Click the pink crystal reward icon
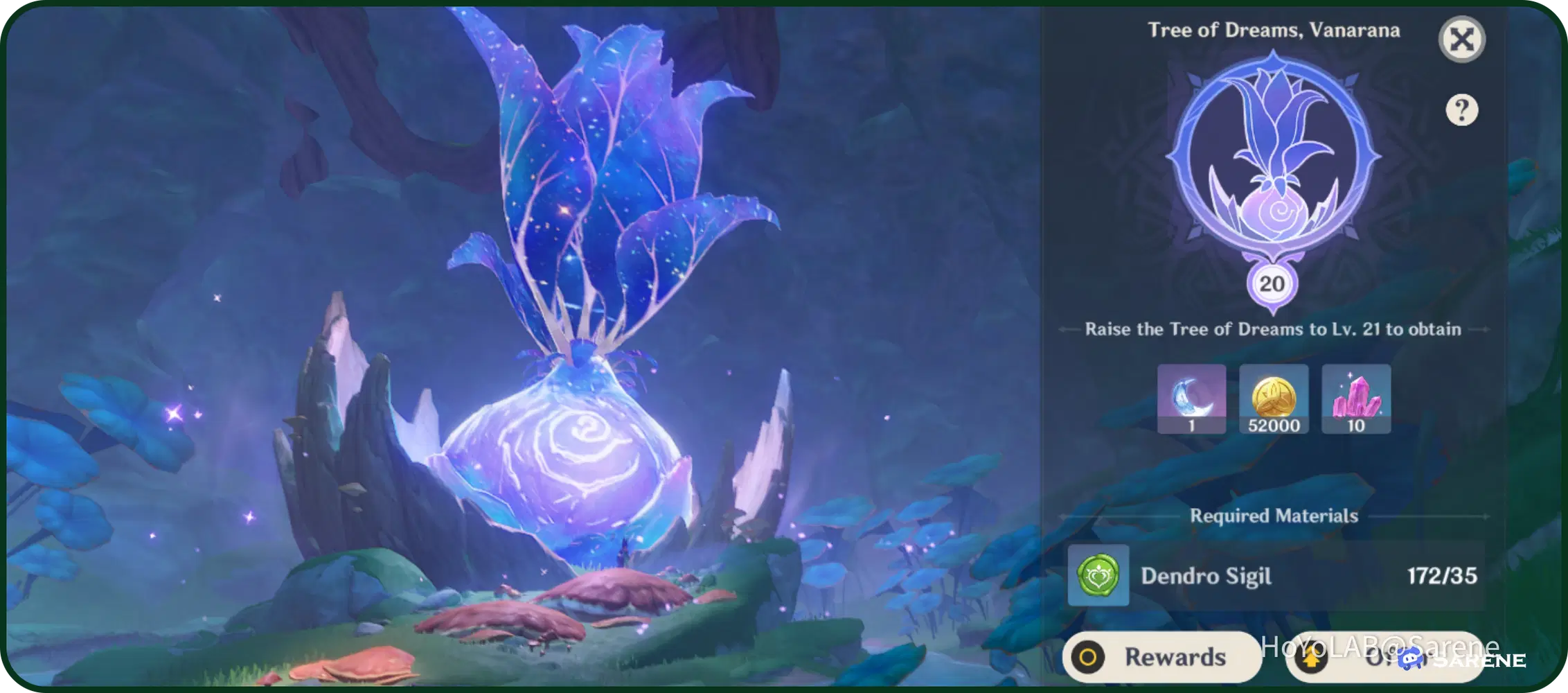The image size is (1568, 693). coord(1355,398)
